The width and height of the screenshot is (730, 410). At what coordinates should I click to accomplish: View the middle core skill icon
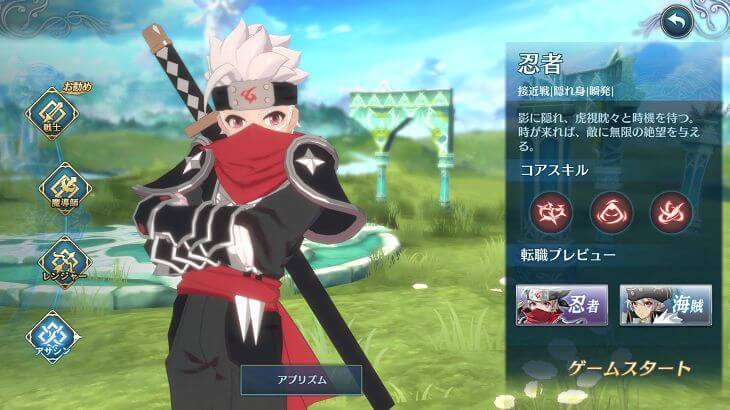click(610, 212)
